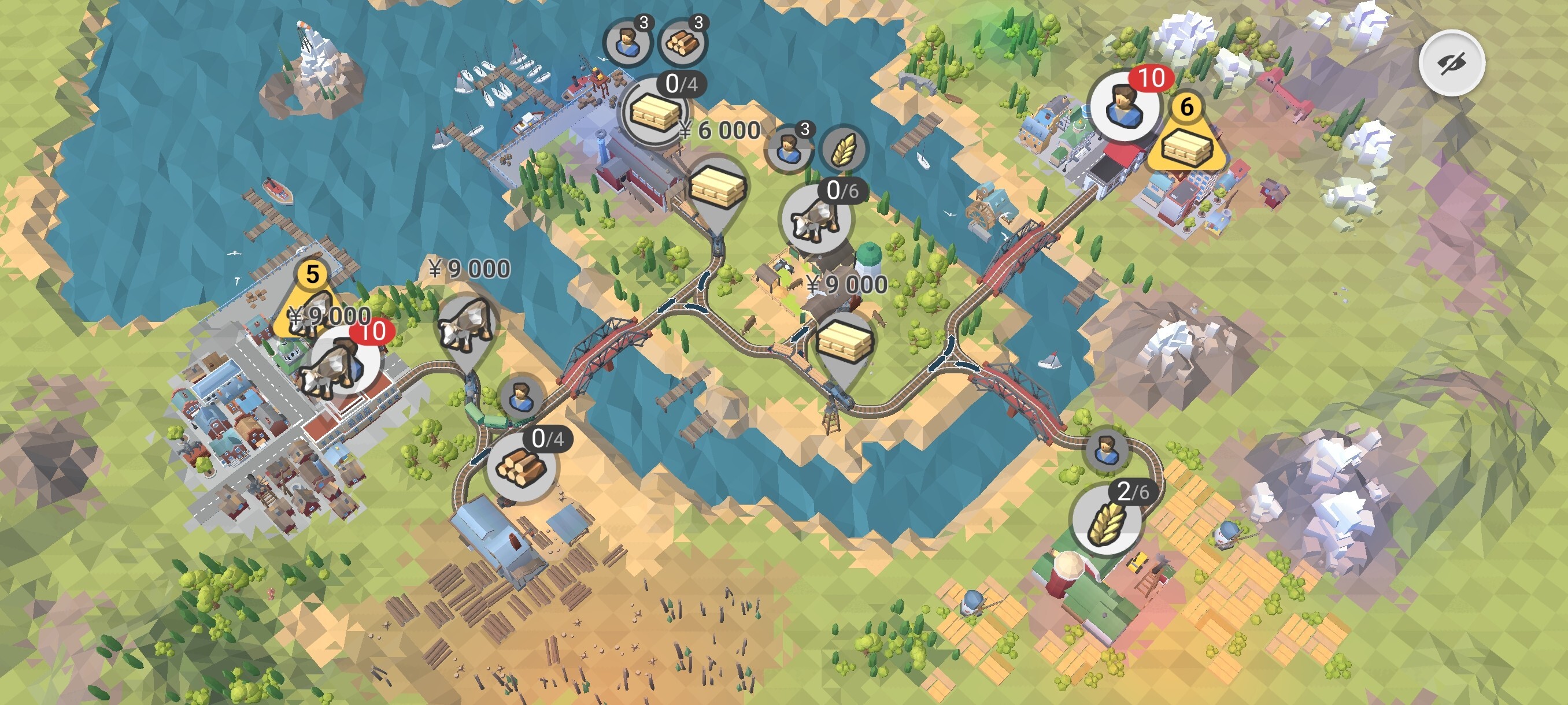The image size is (1568, 705).
Task: Select the wheat 2/6 farm marker
Action: pos(1106,520)
